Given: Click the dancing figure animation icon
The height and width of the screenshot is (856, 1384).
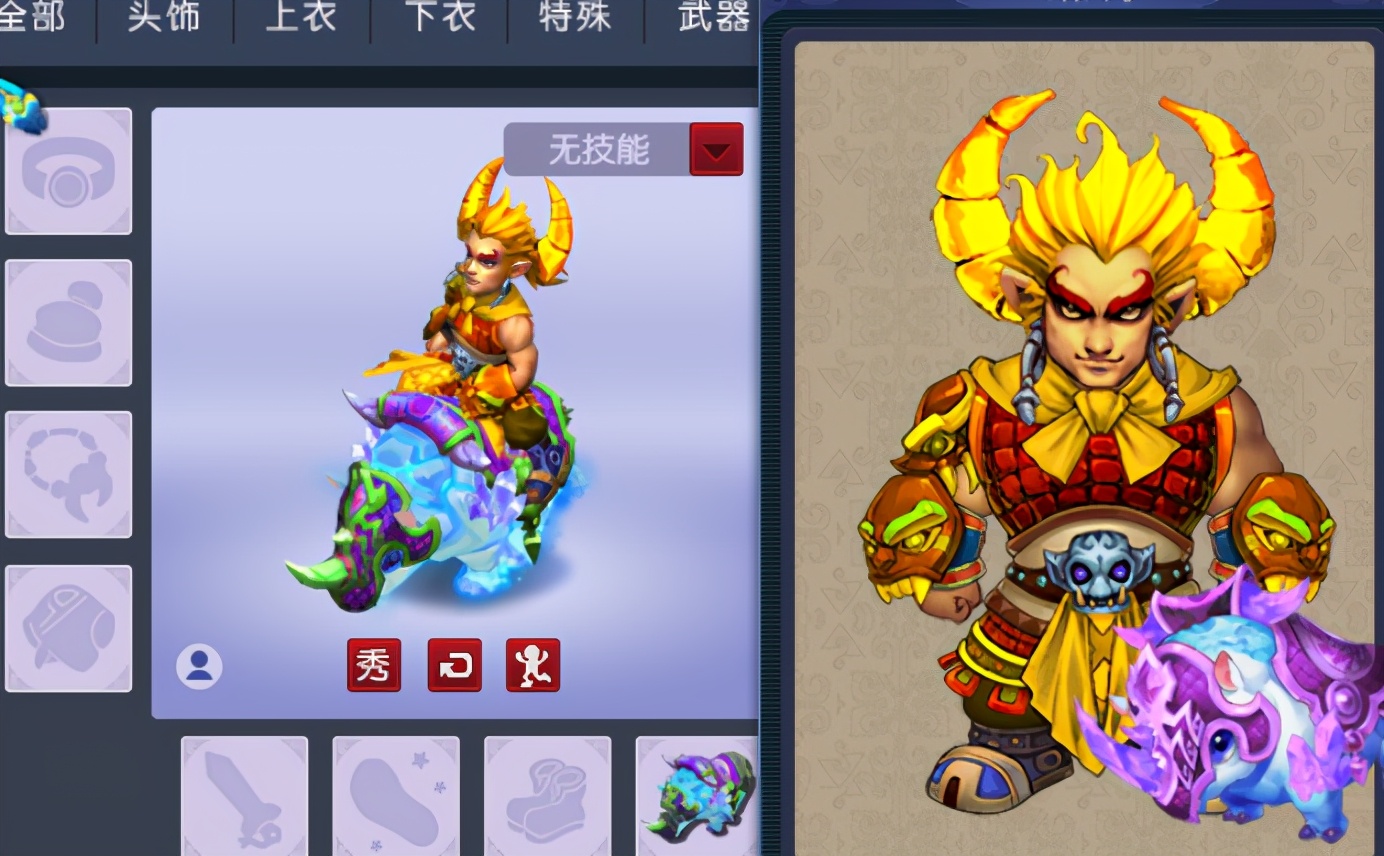Looking at the screenshot, I should pos(533,664).
